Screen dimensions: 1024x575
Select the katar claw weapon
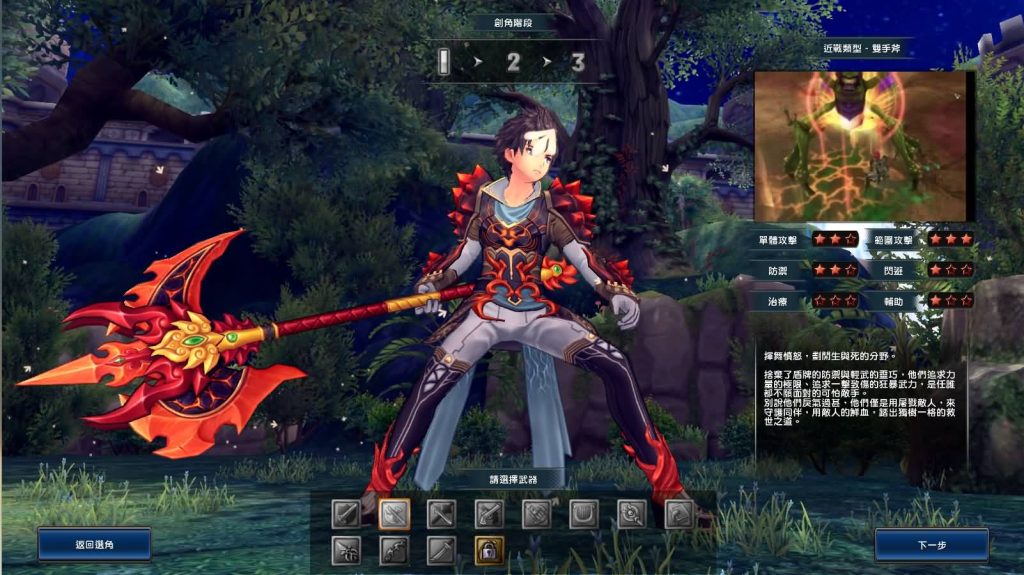[x=346, y=550]
